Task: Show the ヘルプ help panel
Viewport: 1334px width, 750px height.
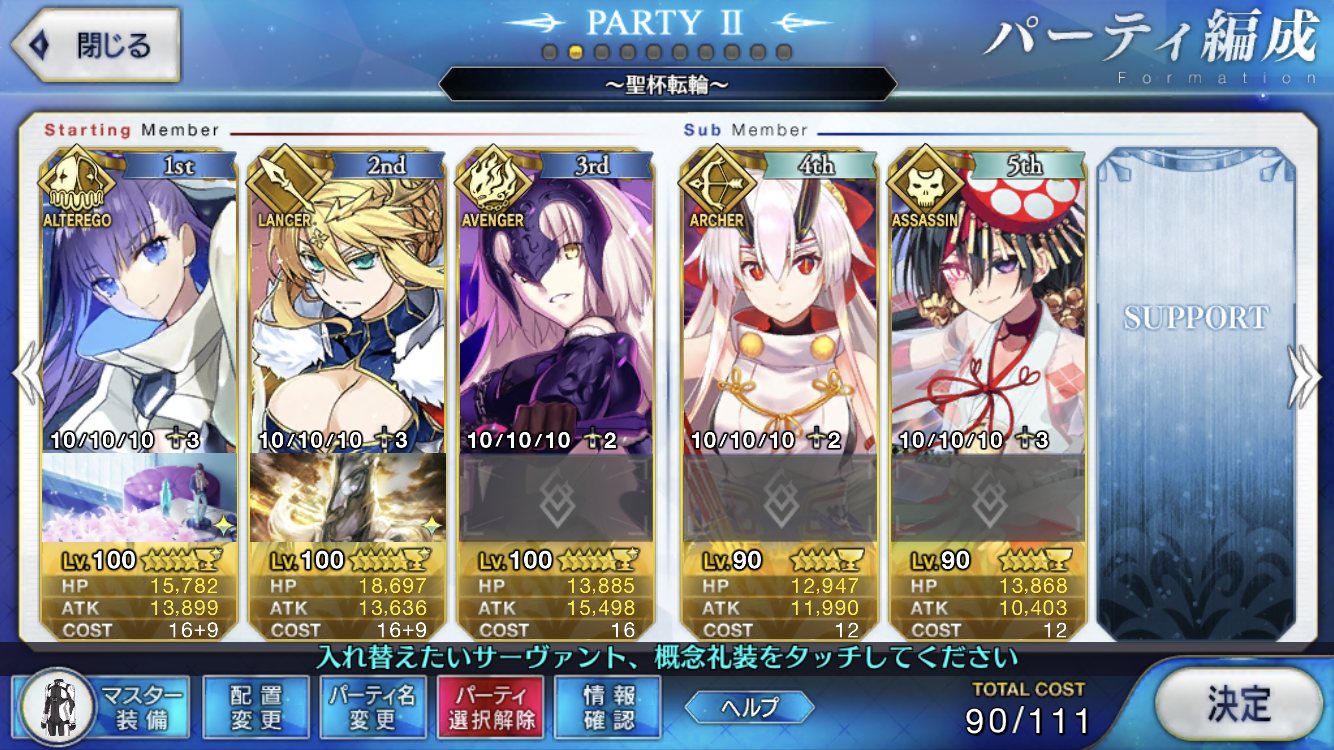Action: 749,706
